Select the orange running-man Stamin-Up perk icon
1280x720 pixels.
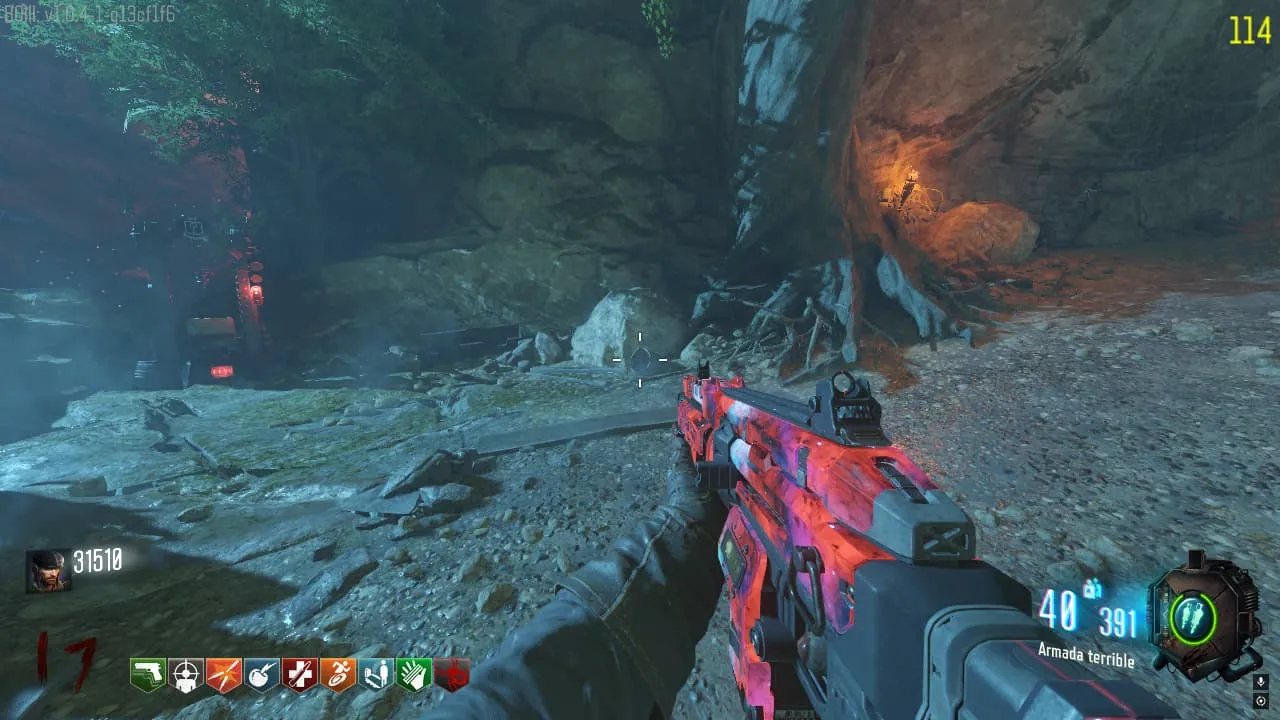[x=337, y=675]
